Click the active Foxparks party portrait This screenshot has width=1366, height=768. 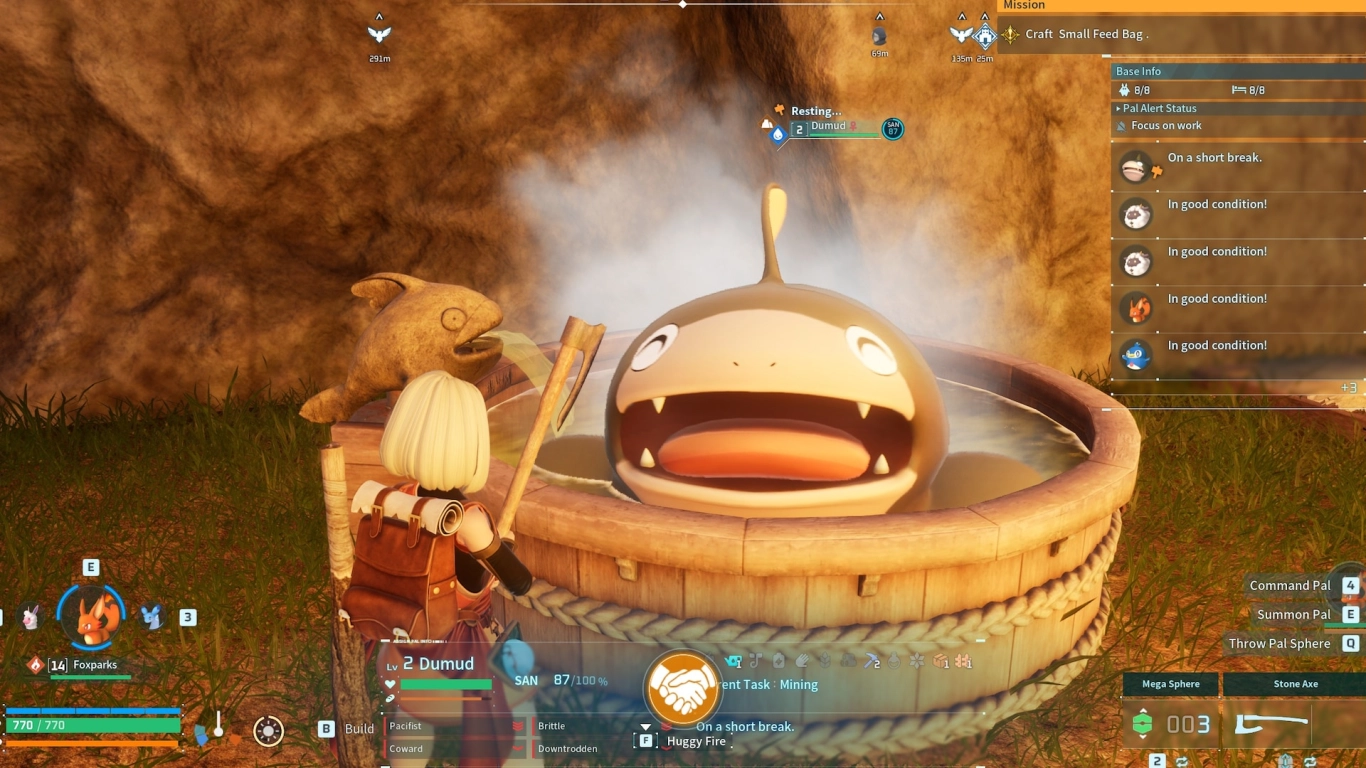(92, 616)
